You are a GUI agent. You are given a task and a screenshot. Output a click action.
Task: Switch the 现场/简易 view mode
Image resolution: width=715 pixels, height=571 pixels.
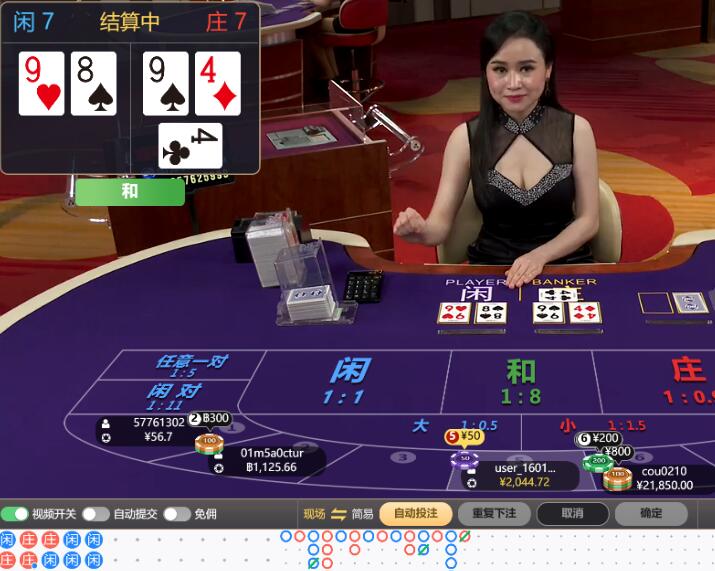tap(338, 514)
